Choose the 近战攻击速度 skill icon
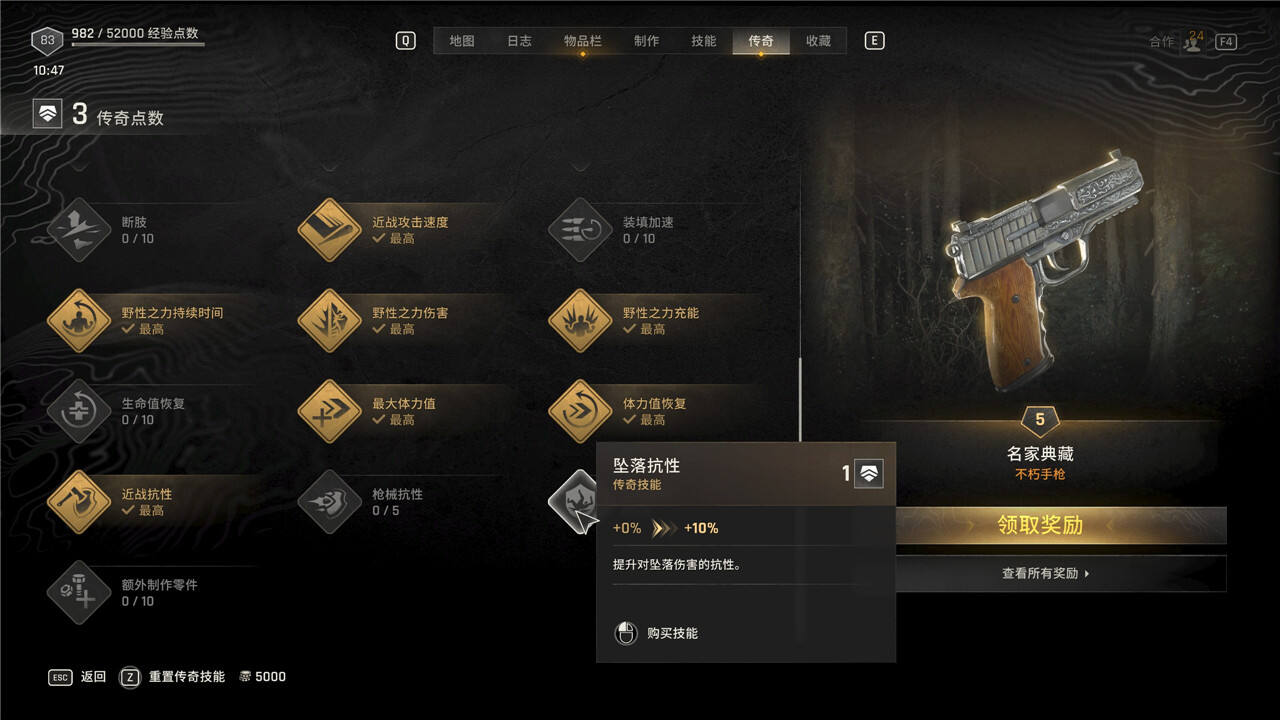 click(x=329, y=230)
